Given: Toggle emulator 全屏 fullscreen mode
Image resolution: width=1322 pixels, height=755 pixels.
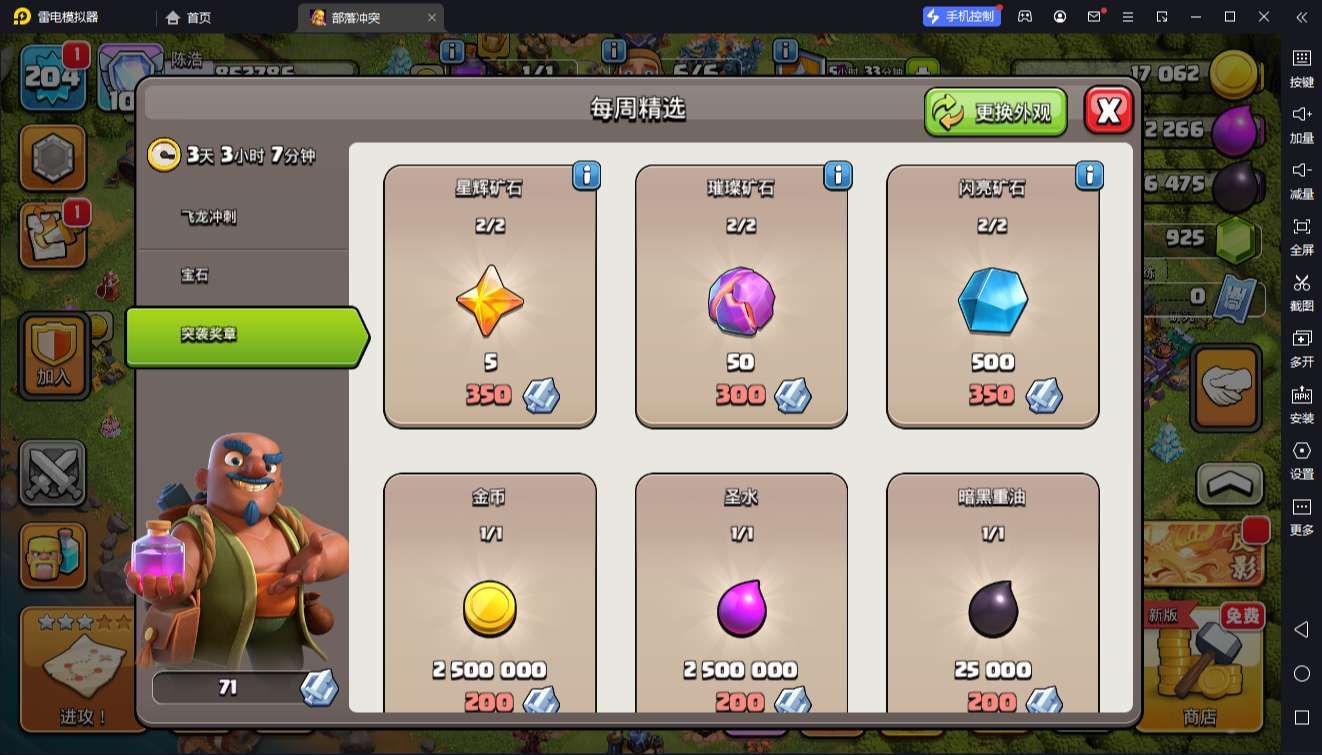Looking at the screenshot, I should coord(1301,235).
